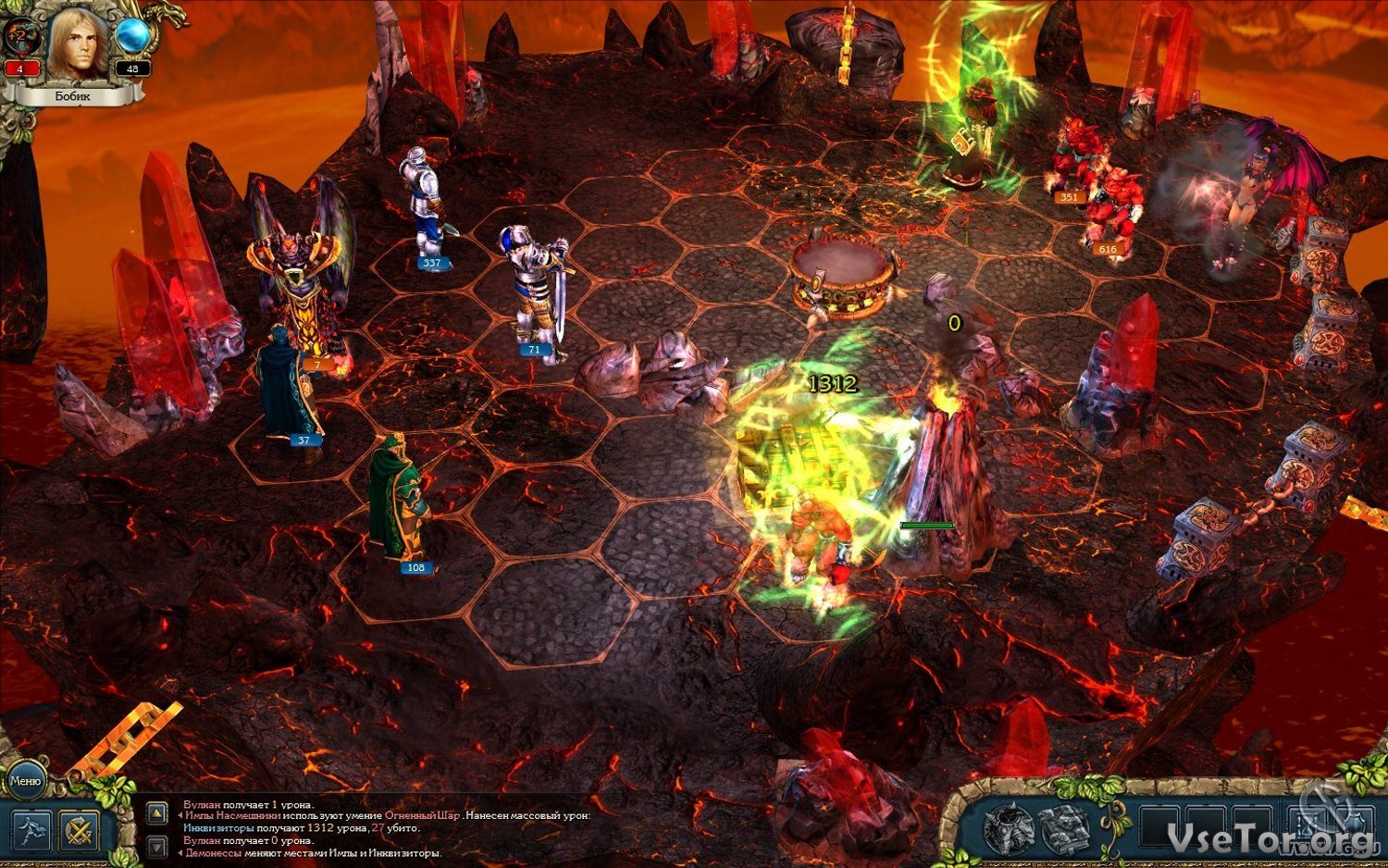The height and width of the screenshot is (868, 1388).
Task: Open the rage chest icon
Action: pyautogui.click(x=1008, y=826)
